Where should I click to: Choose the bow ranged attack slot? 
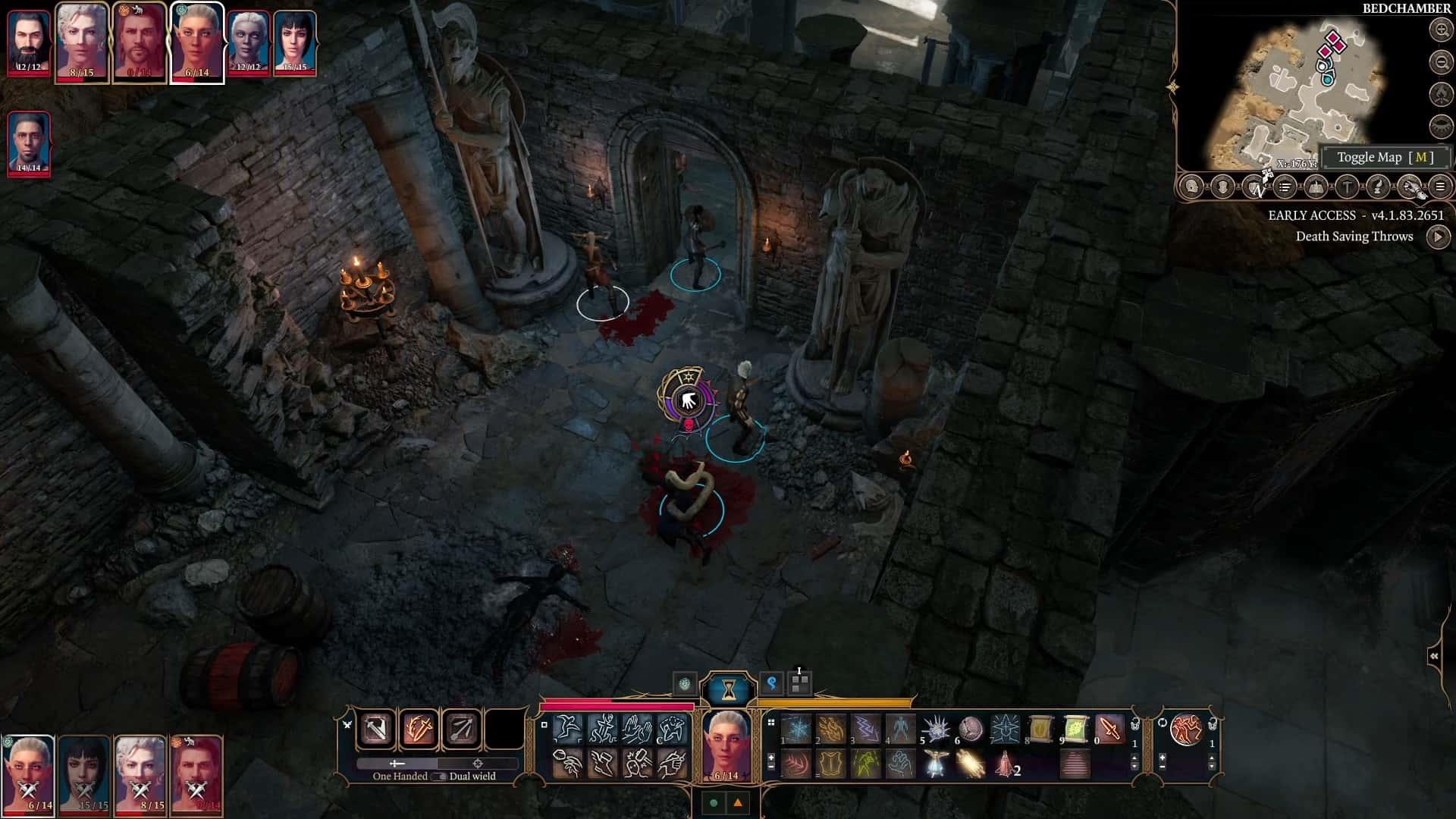pyautogui.click(x=461, y=730)
